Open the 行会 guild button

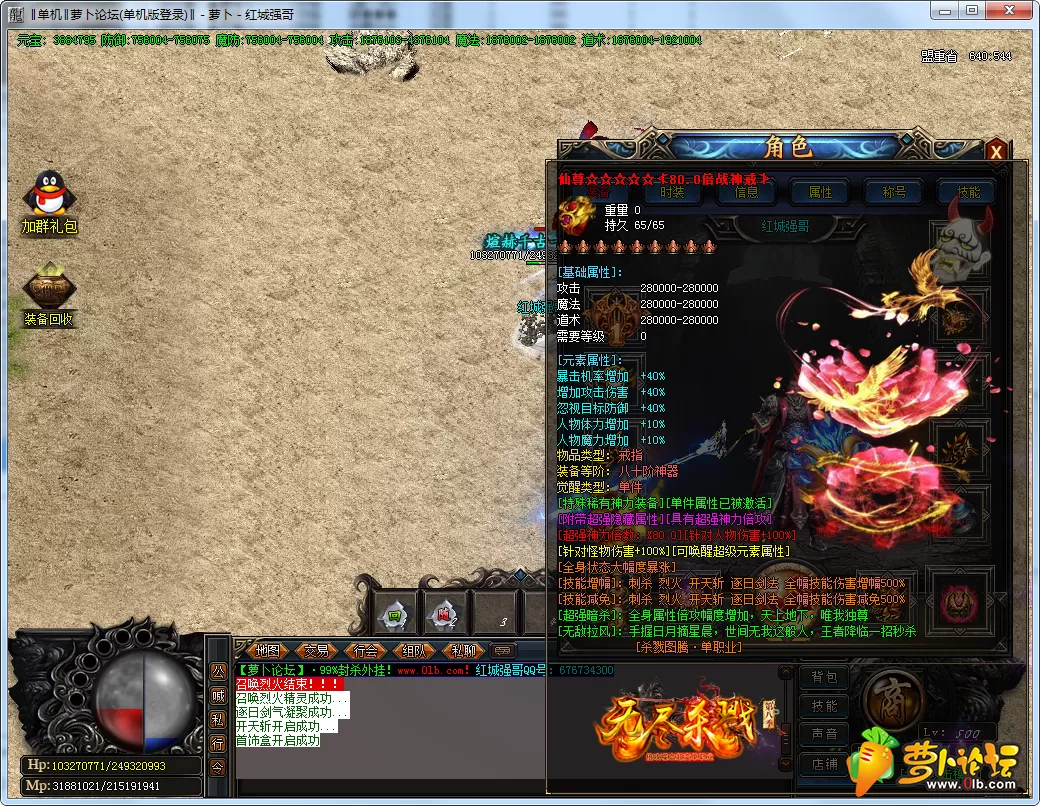(x=366, y=650)
